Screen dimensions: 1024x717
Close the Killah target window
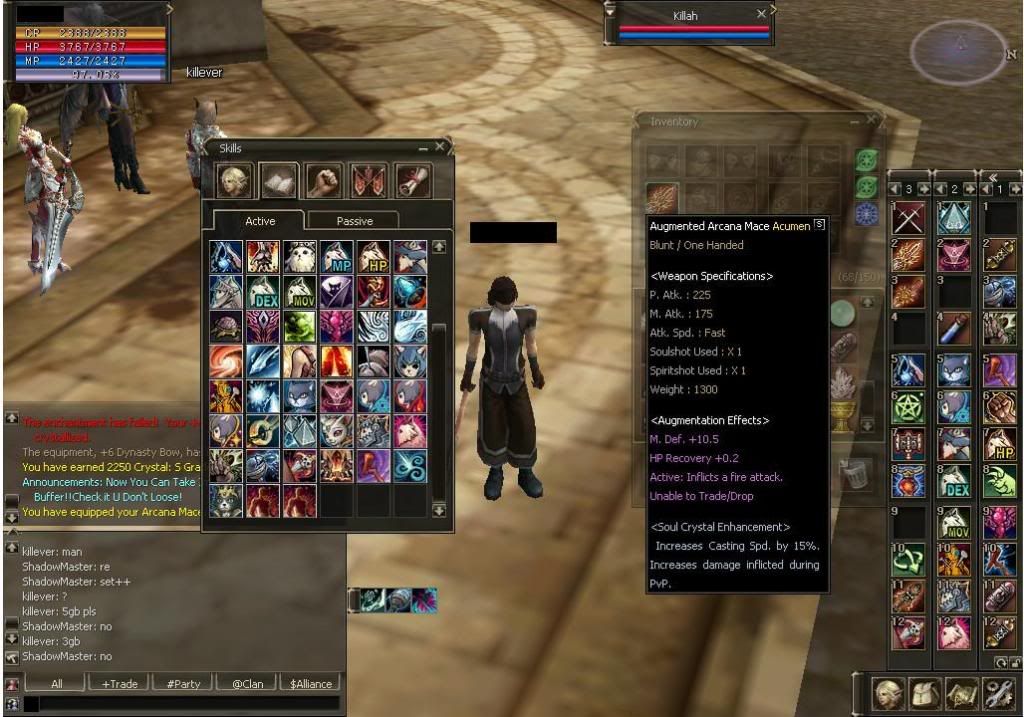(x=762, y=14)
